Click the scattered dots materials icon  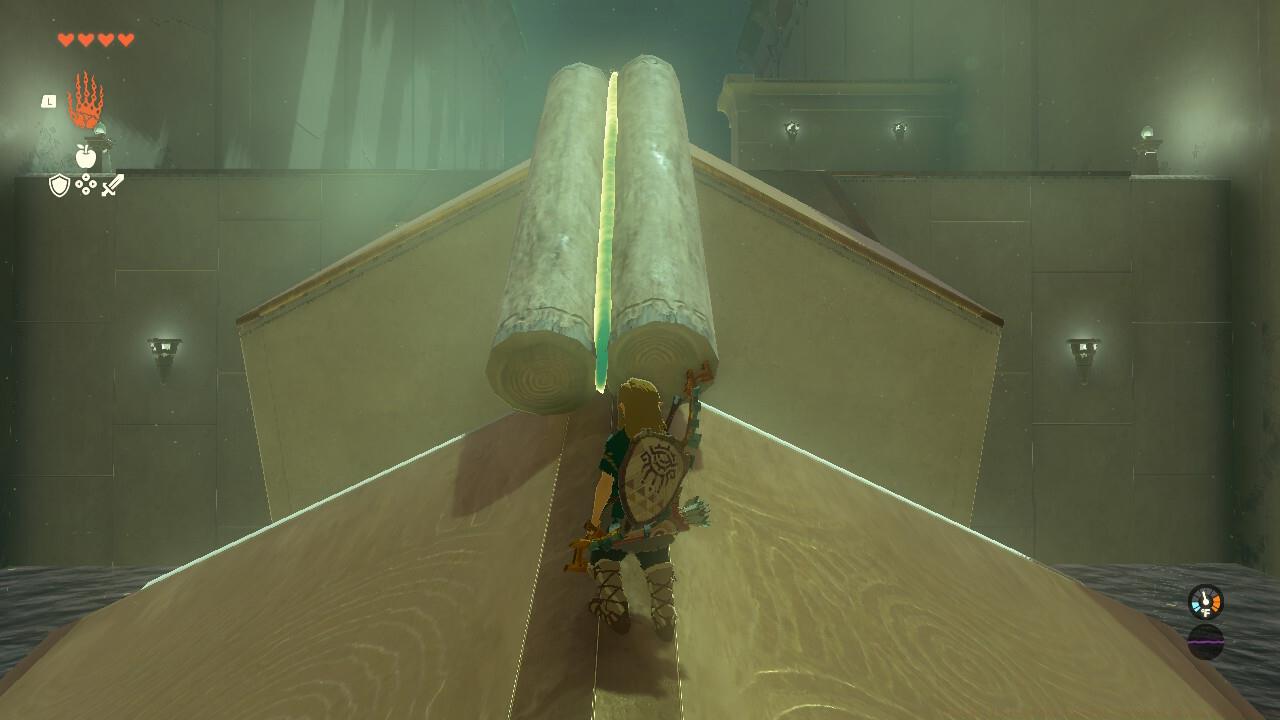tap(86, 183)
